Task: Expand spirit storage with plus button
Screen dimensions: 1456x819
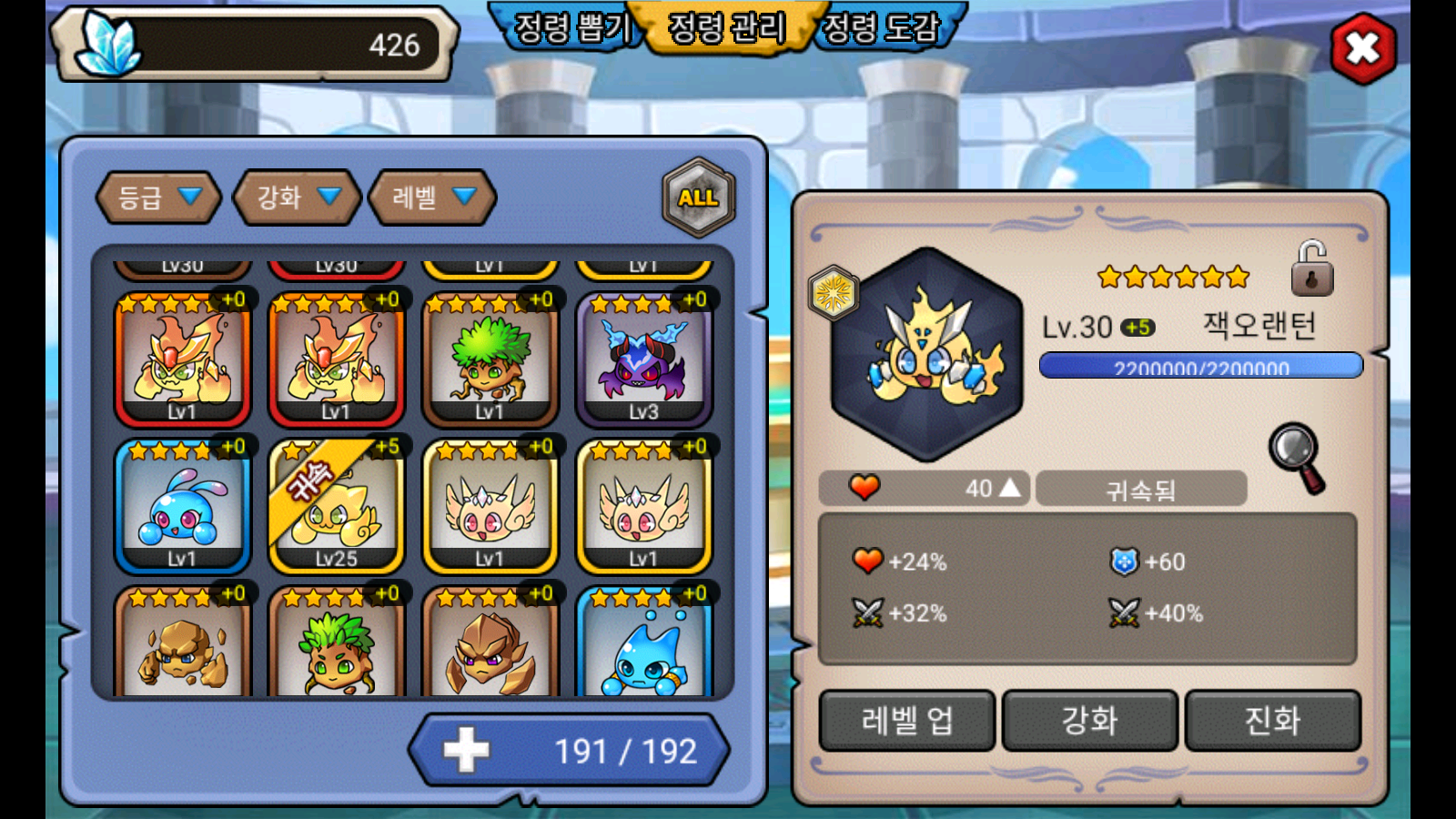Action: (467, 751)
